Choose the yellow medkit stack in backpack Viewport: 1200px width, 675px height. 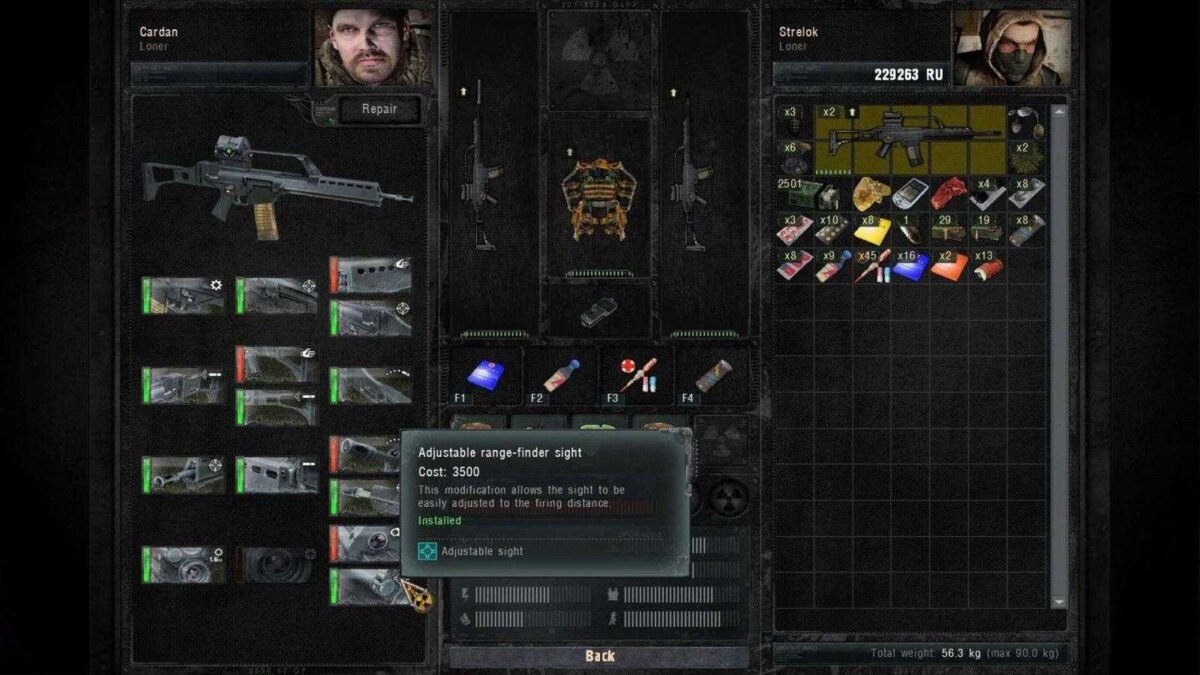pyautogui.click(x=872, y=230)
